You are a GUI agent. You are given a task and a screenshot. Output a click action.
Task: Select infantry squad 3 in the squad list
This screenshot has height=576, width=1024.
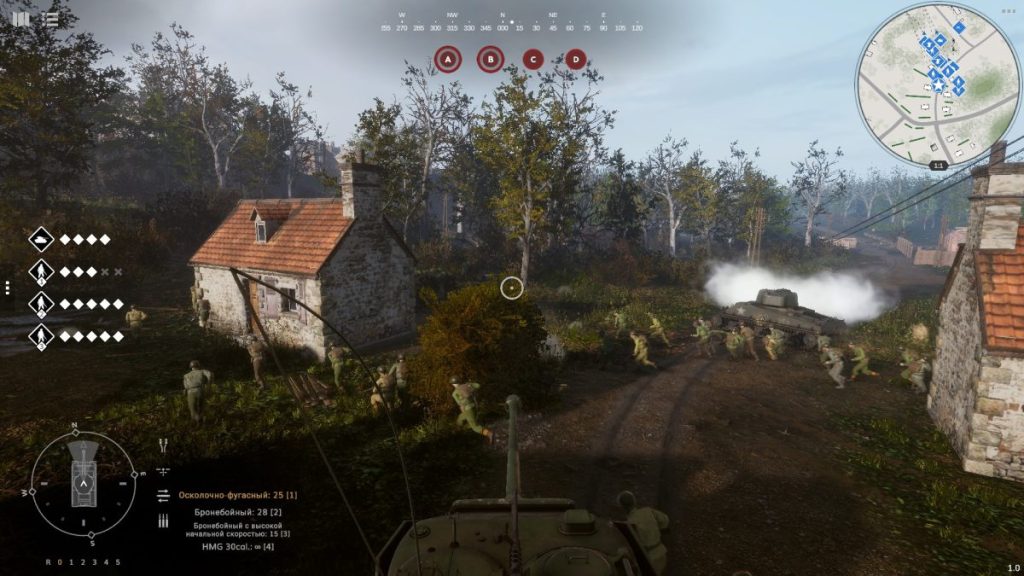tap(41, 335)
